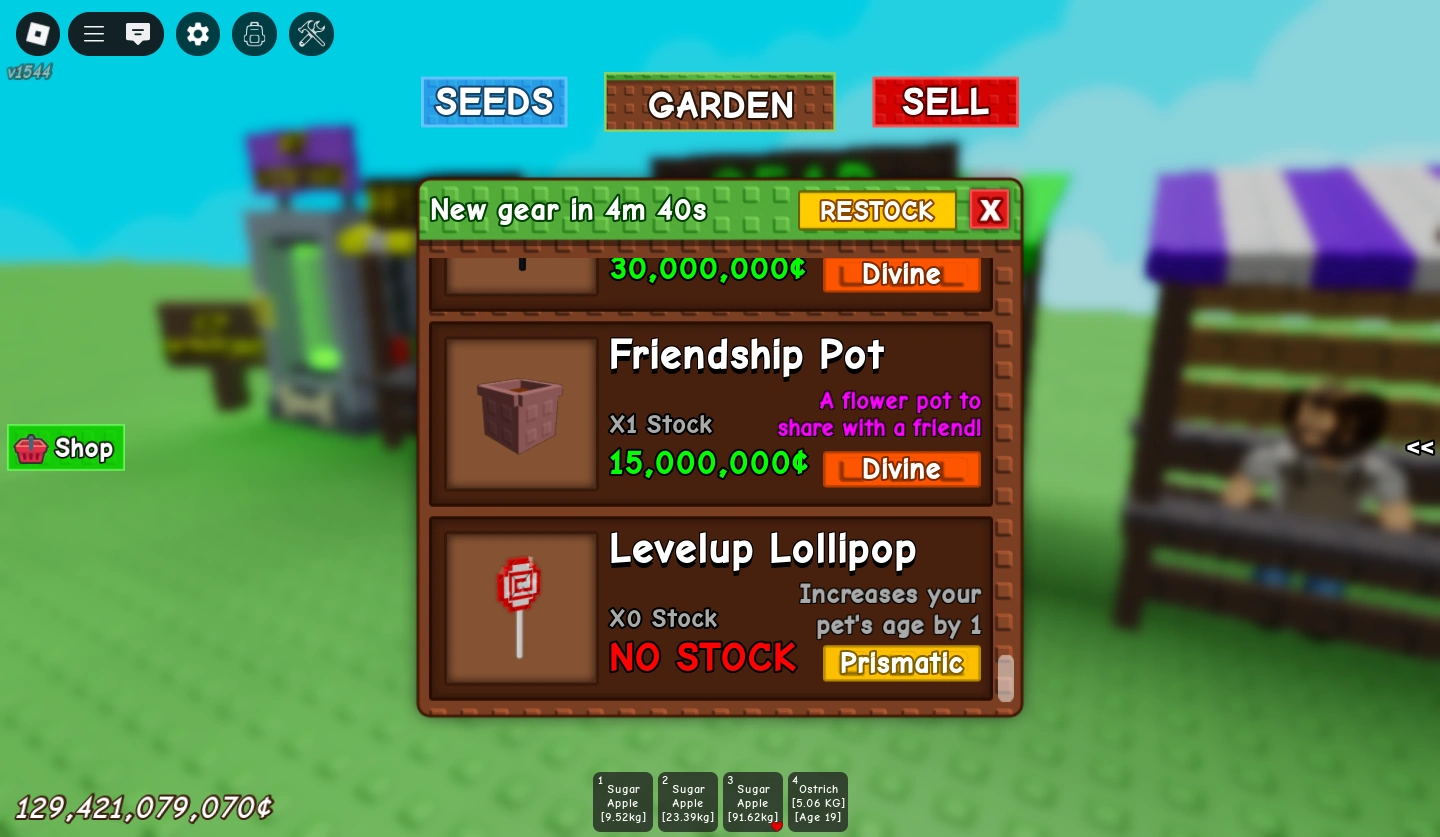The width and height of the screenshot is (1440, 837).
Task: Click the Prismatic label on Levelup Lollipop
Action: pyautogui.click(x=901, y=663)
